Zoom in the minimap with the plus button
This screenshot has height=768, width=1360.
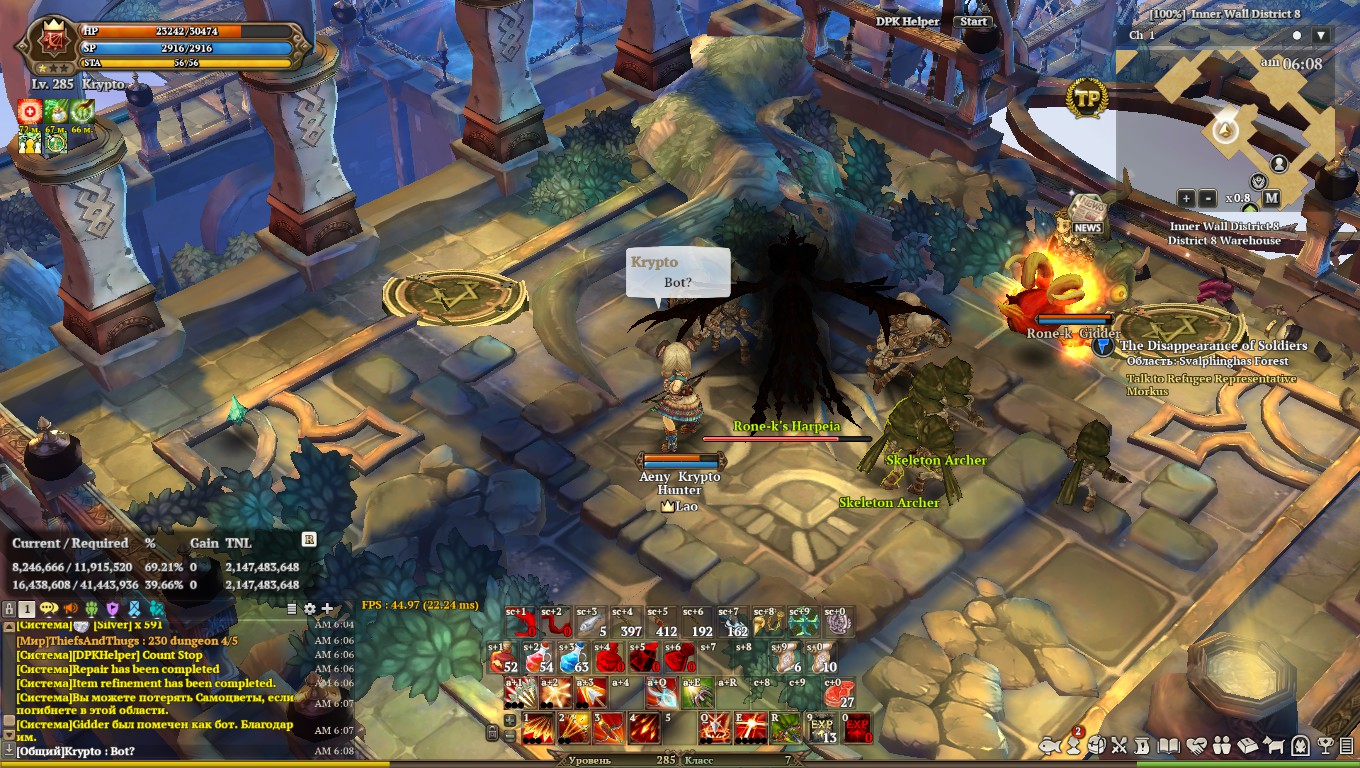tap(1185, 198)
